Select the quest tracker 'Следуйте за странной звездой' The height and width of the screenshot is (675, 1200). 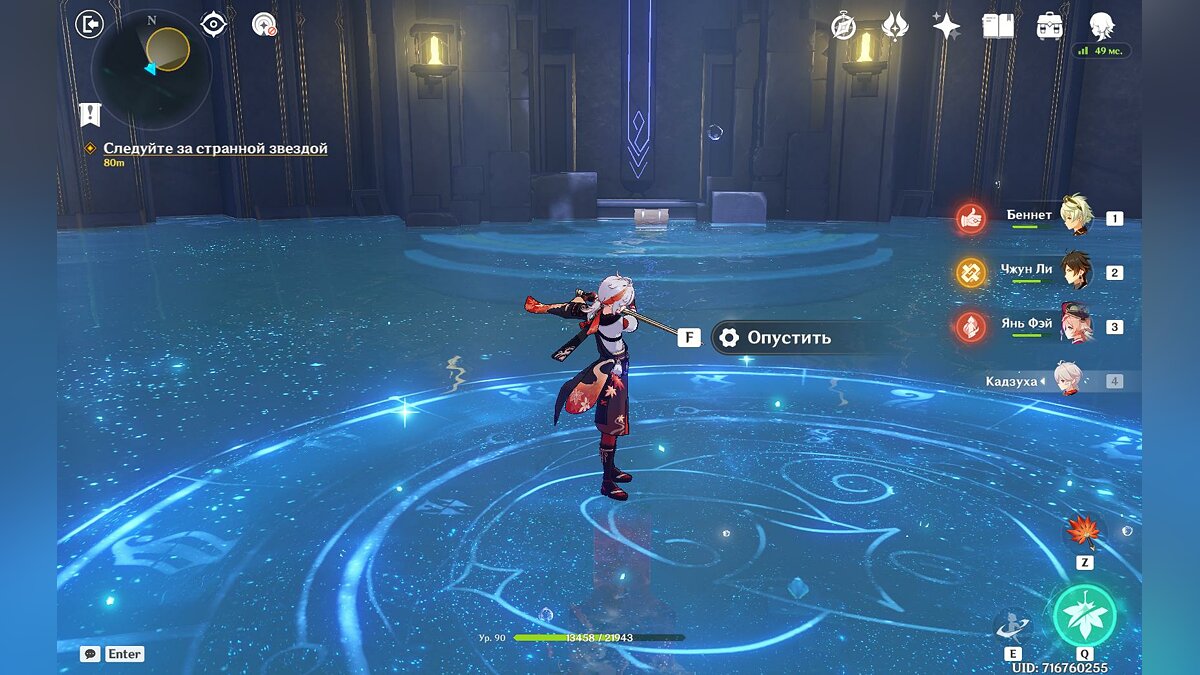point(215,148)
